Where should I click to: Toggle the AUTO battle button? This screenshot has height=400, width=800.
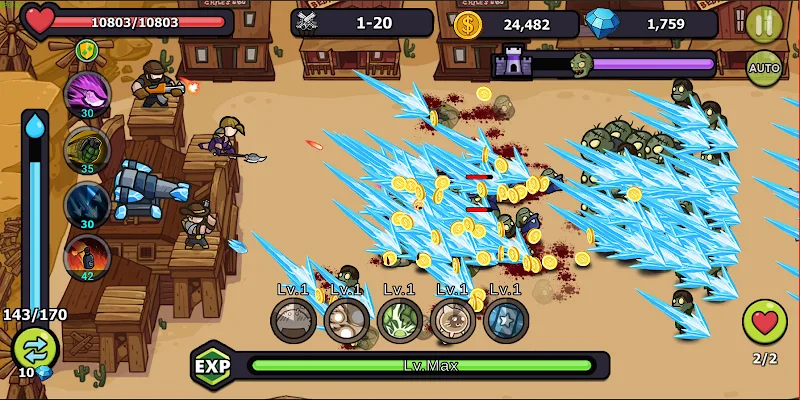tap(764, 68)
